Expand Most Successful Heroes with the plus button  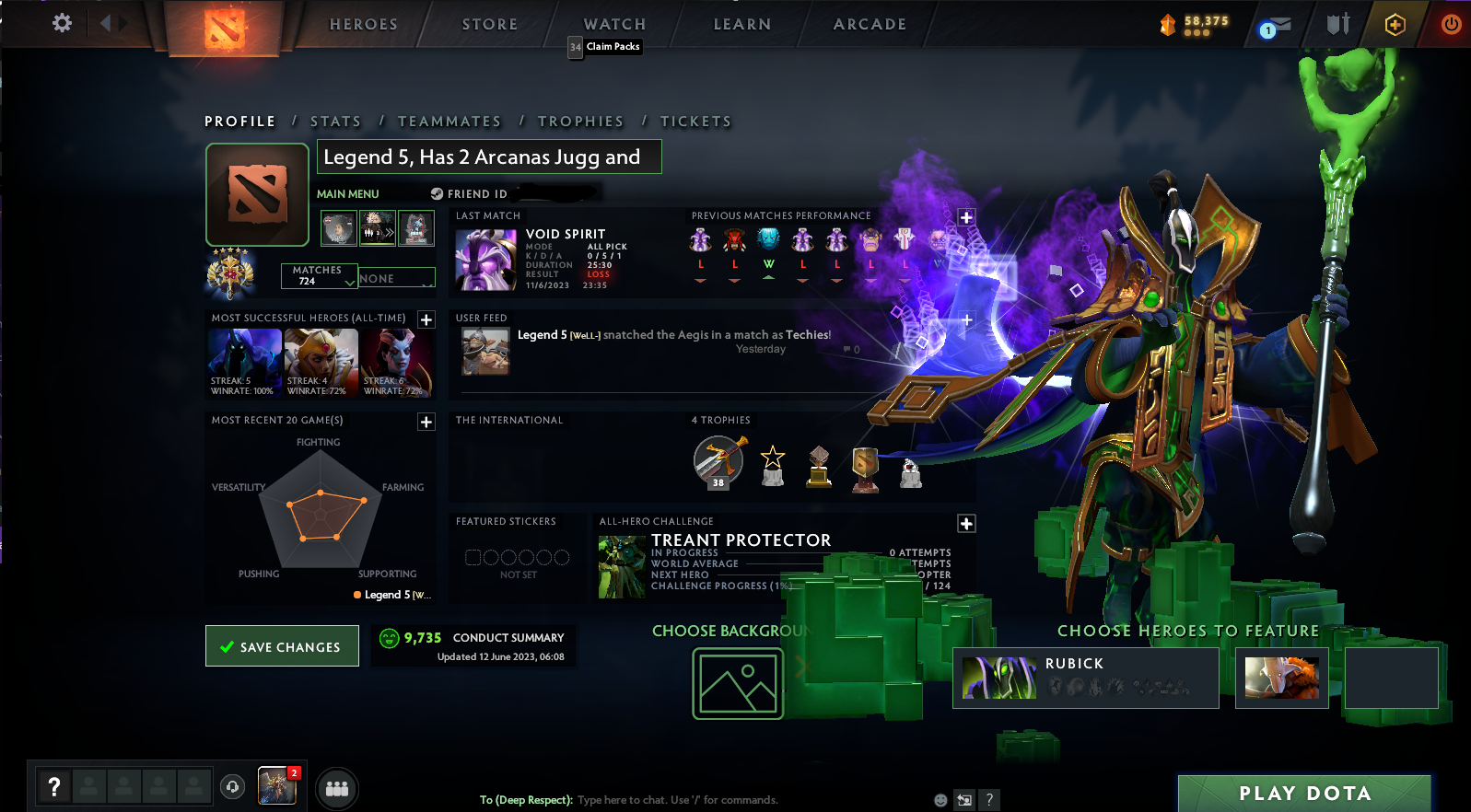point(426,319)
